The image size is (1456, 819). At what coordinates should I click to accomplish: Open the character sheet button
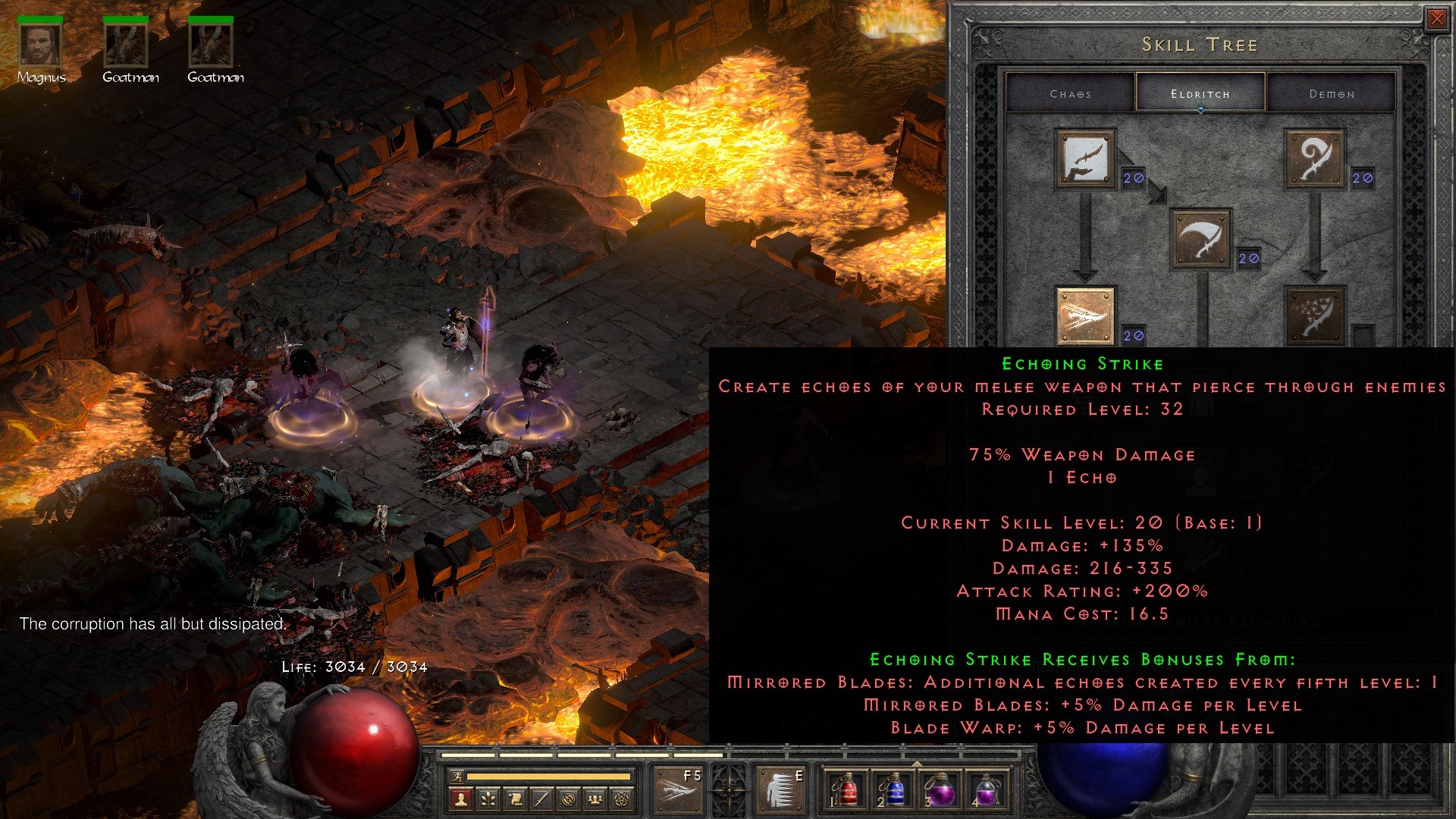tap(460, 799)
